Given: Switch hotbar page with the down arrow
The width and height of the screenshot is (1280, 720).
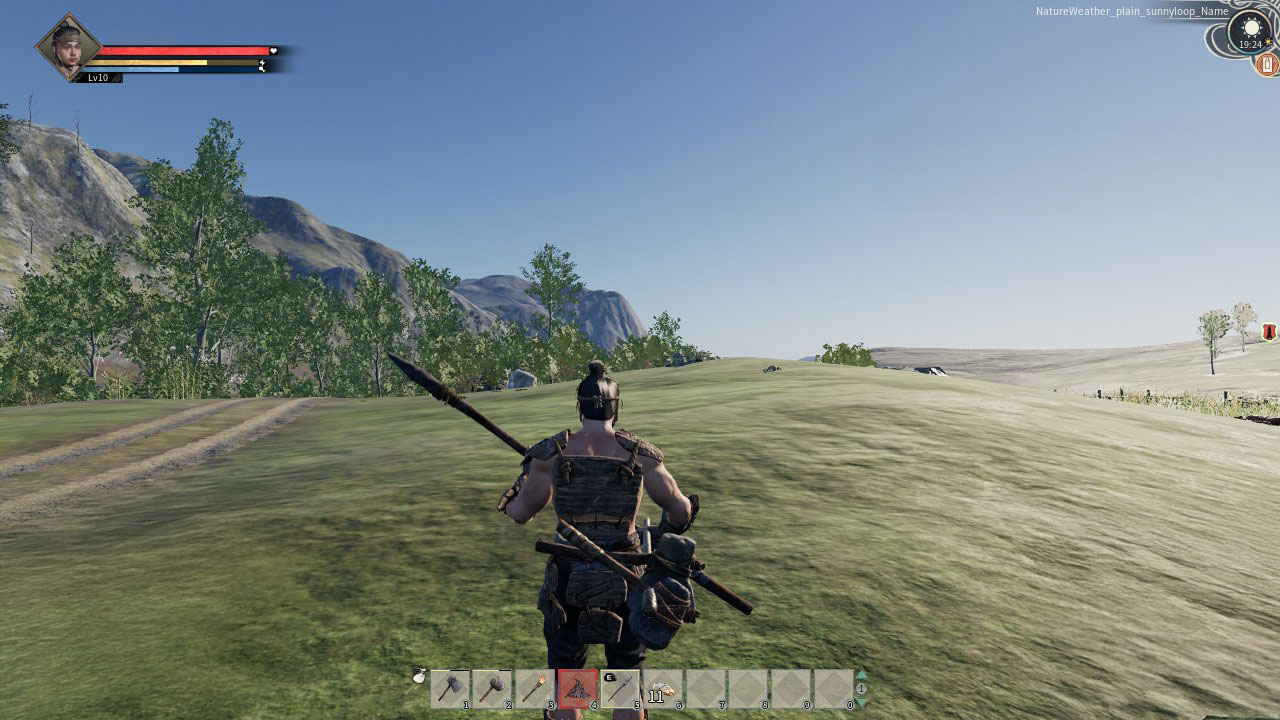Looking at the screenshot, I should click(x=861, y=703).
